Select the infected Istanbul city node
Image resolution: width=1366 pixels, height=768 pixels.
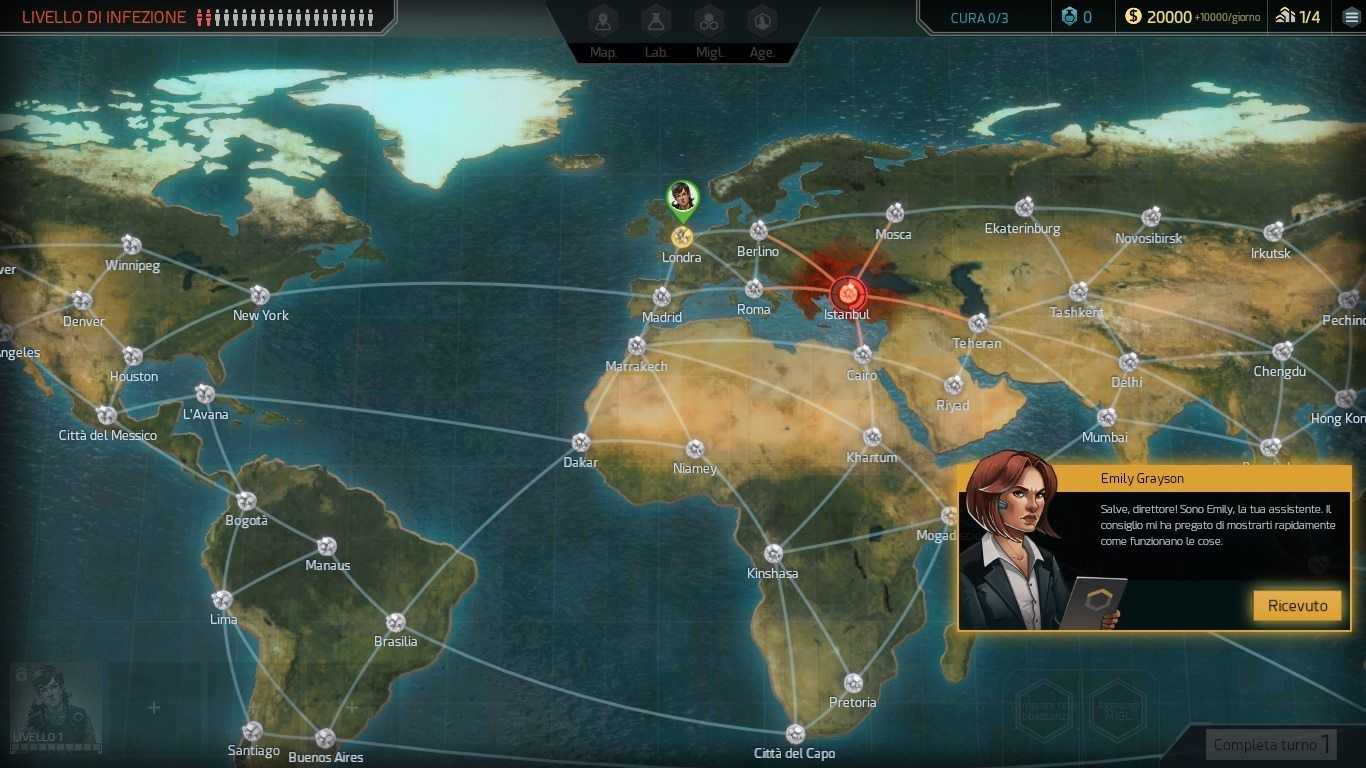click(x=847, y=293)
